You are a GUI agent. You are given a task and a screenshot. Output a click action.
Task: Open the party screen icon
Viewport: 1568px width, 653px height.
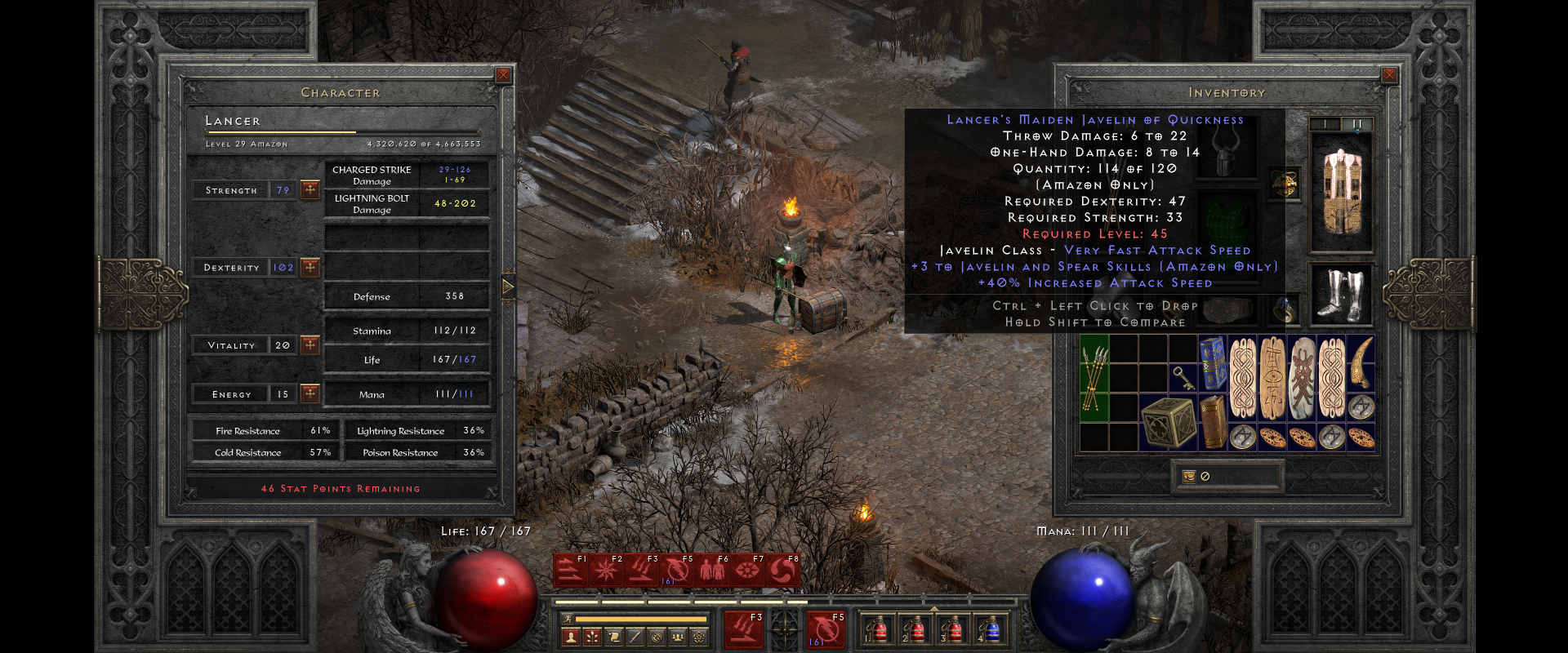pos(677,636)
